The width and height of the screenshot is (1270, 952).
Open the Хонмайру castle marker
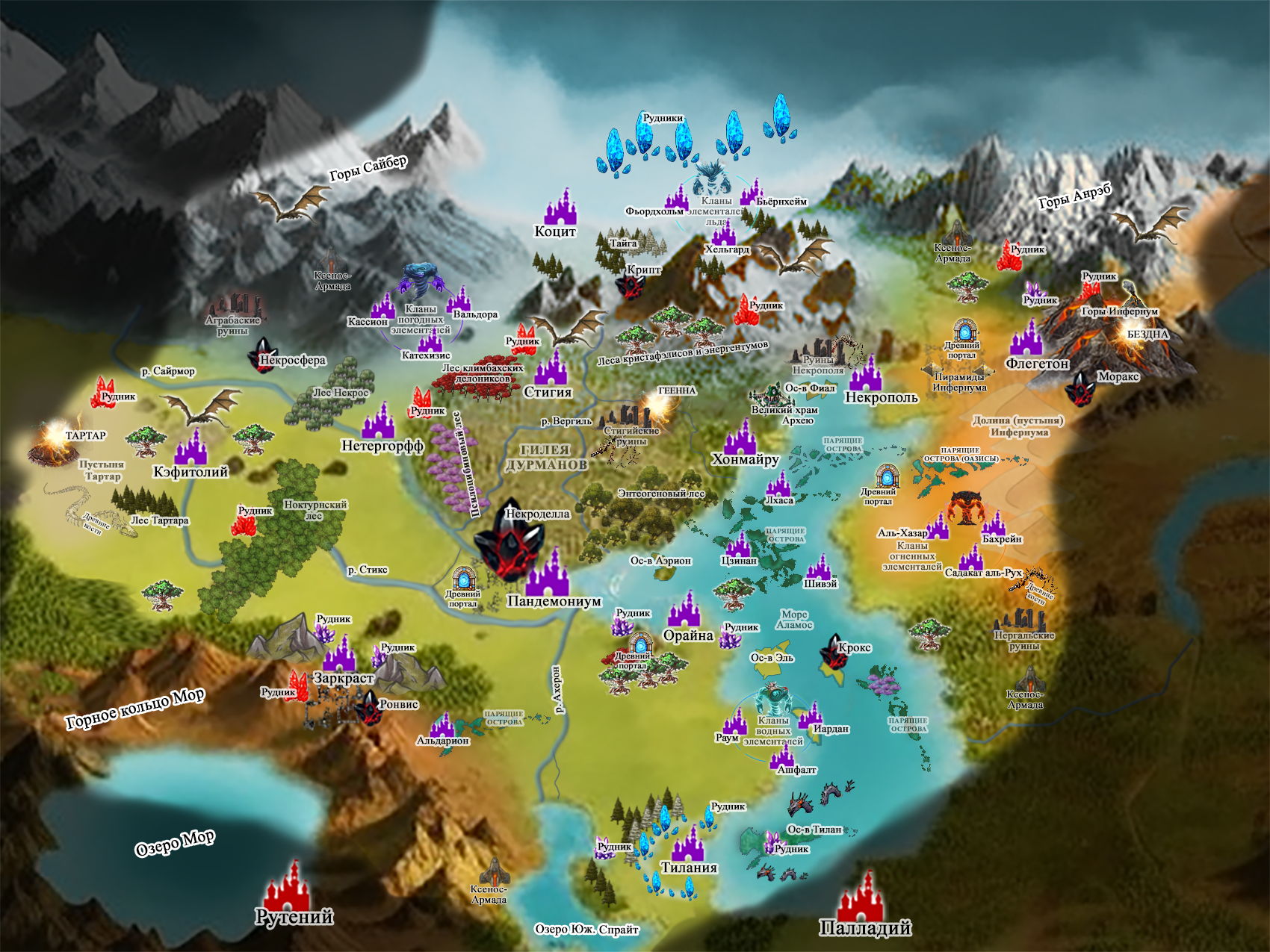(740, 437)
